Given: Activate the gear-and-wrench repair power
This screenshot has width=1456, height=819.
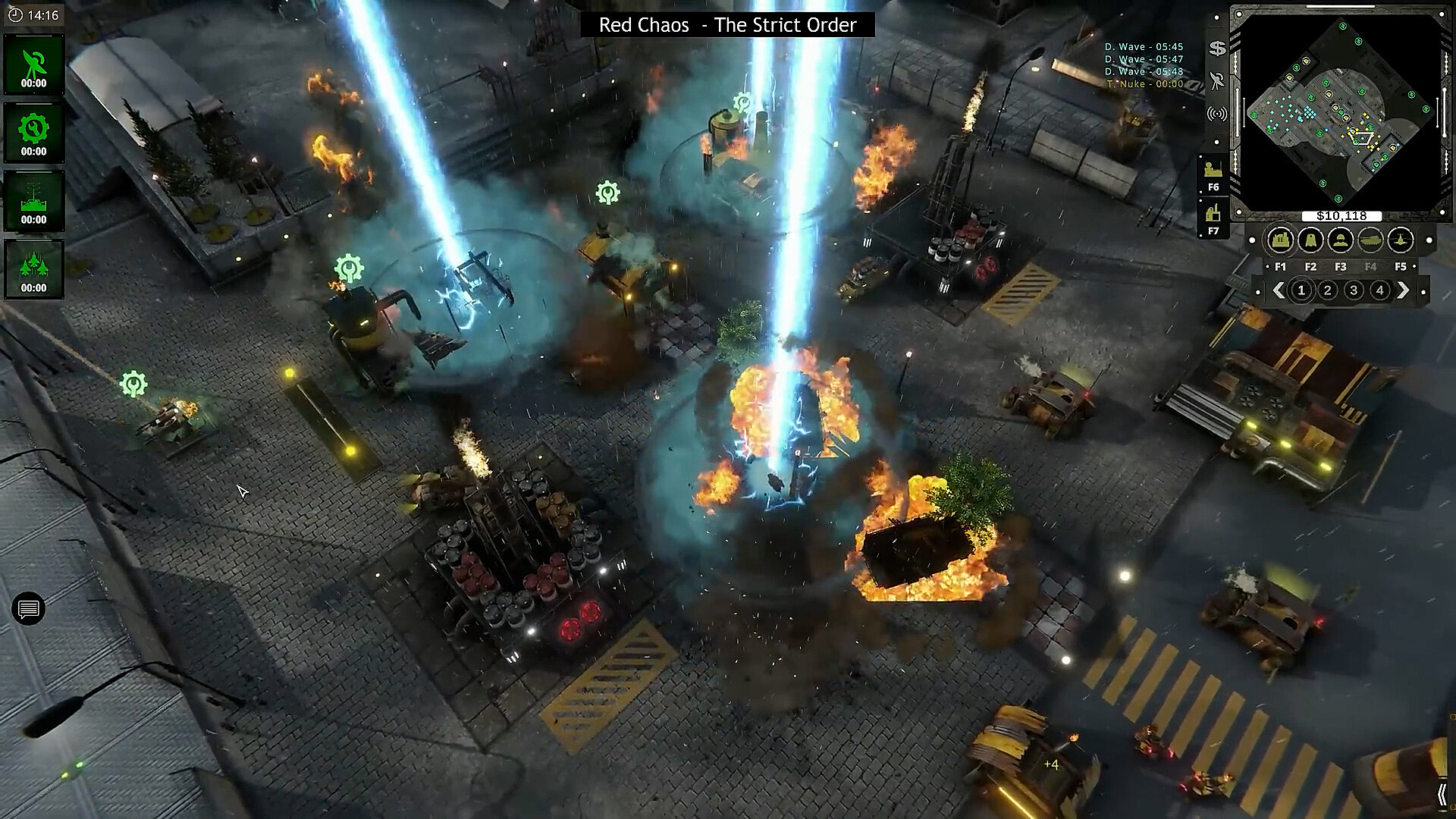Looking at the screenshot, I should pos(33,133).
